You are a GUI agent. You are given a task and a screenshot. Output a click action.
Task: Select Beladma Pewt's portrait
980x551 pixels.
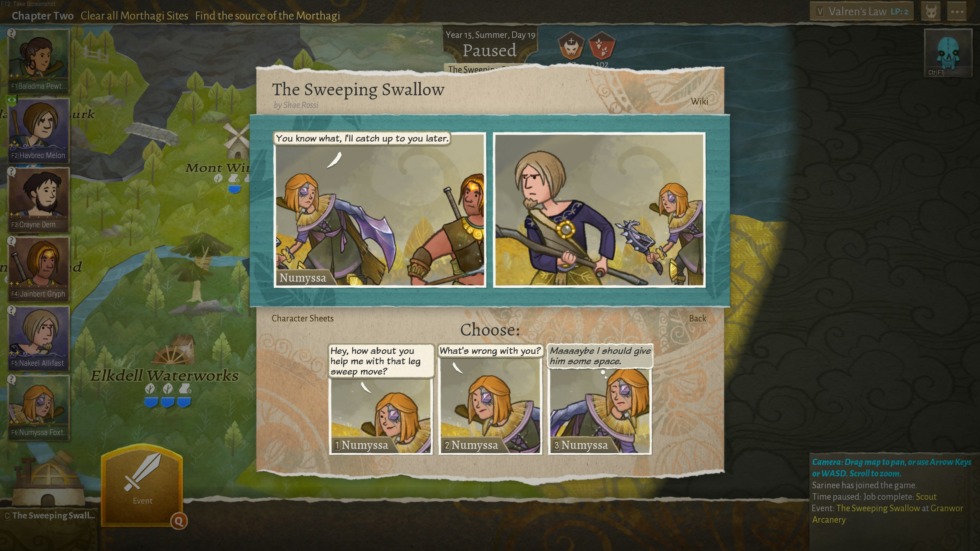(x=39, y=61)
